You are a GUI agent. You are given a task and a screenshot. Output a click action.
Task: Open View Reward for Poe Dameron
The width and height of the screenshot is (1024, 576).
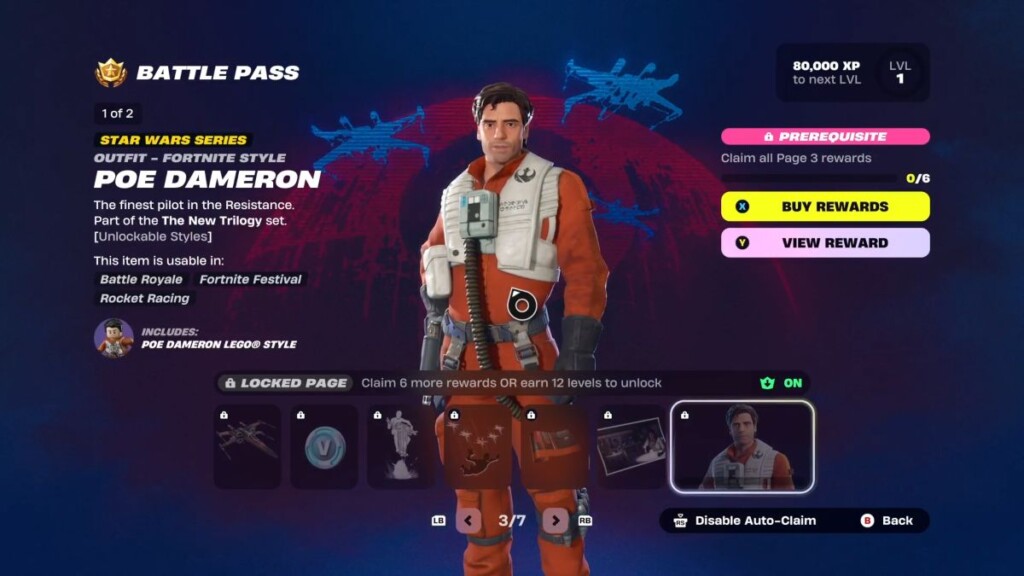click(x=825, y=243)
